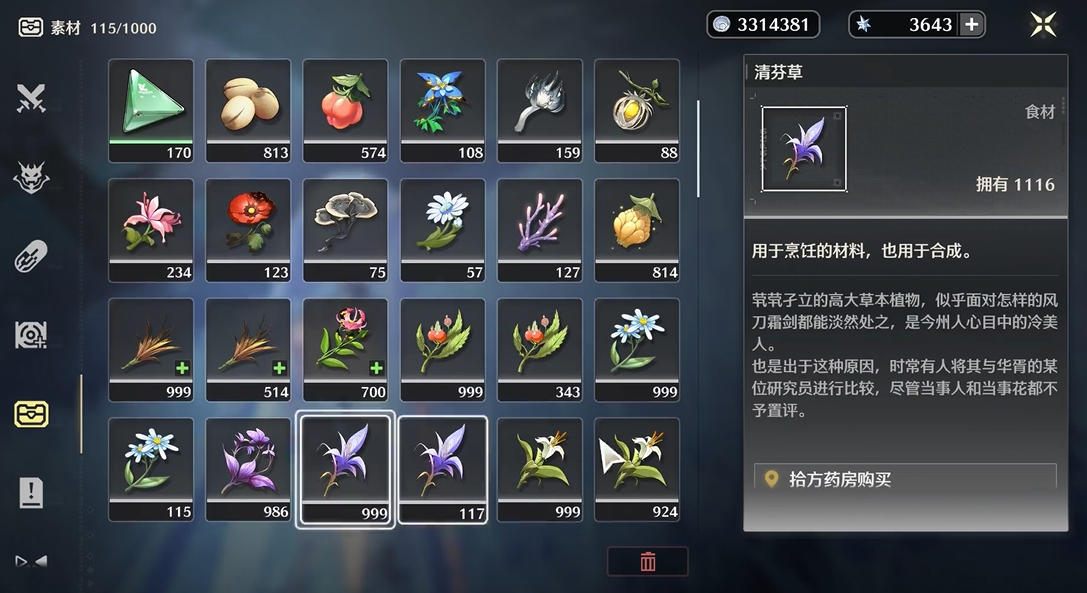The height and width of the screenshot is (593, 1087).
Task: Close the inventory with the X button
Action: 1043,25
